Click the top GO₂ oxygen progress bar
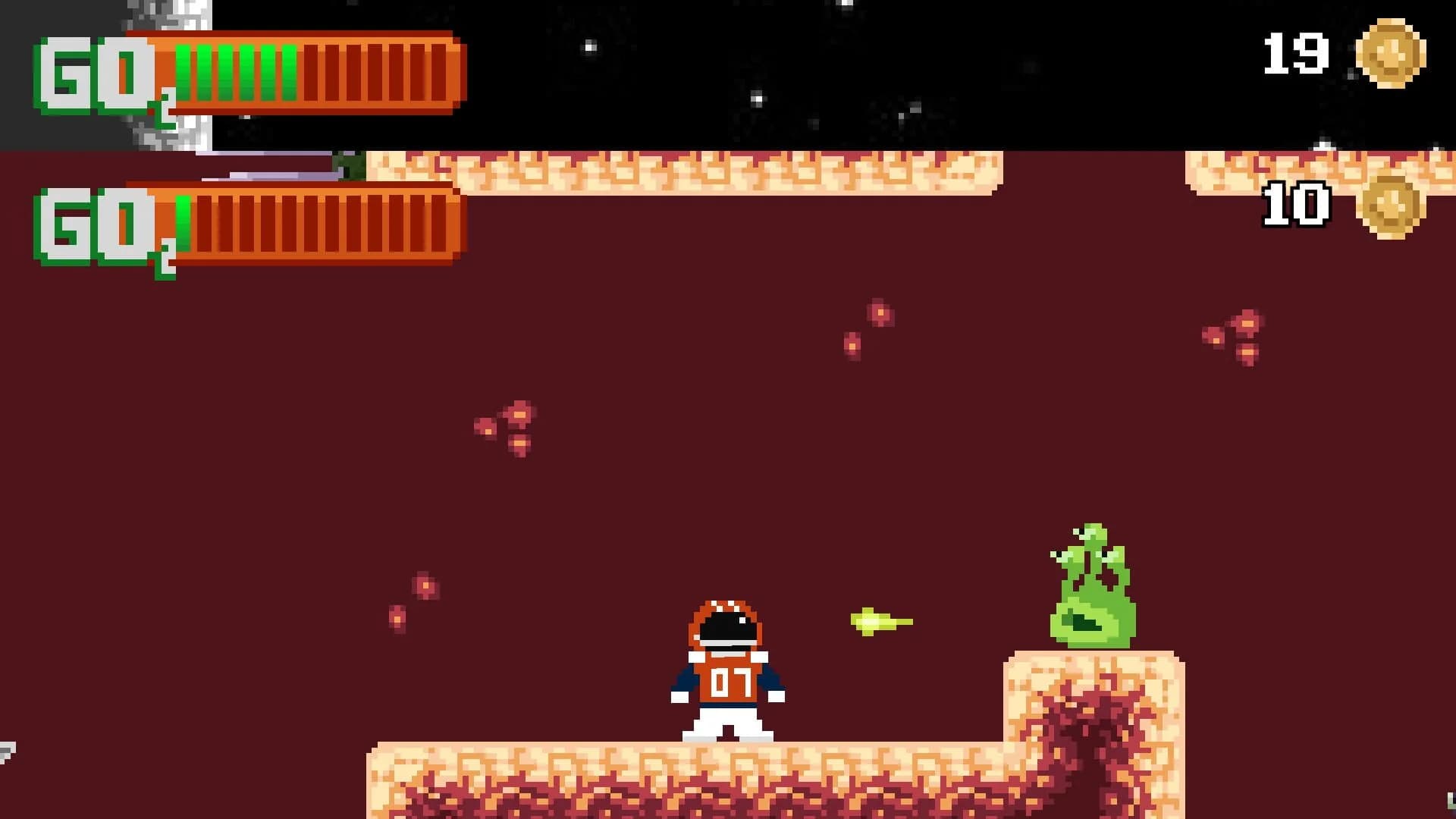The width and height of the screenshot is (1456, 819). 303,72
